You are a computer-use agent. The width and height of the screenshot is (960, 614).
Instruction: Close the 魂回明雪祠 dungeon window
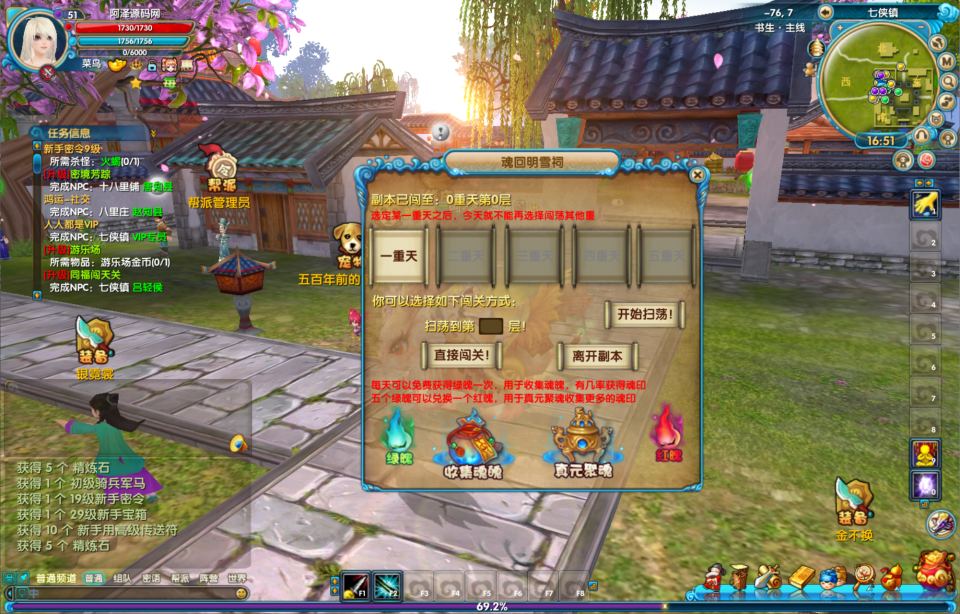tap(697, 175)
